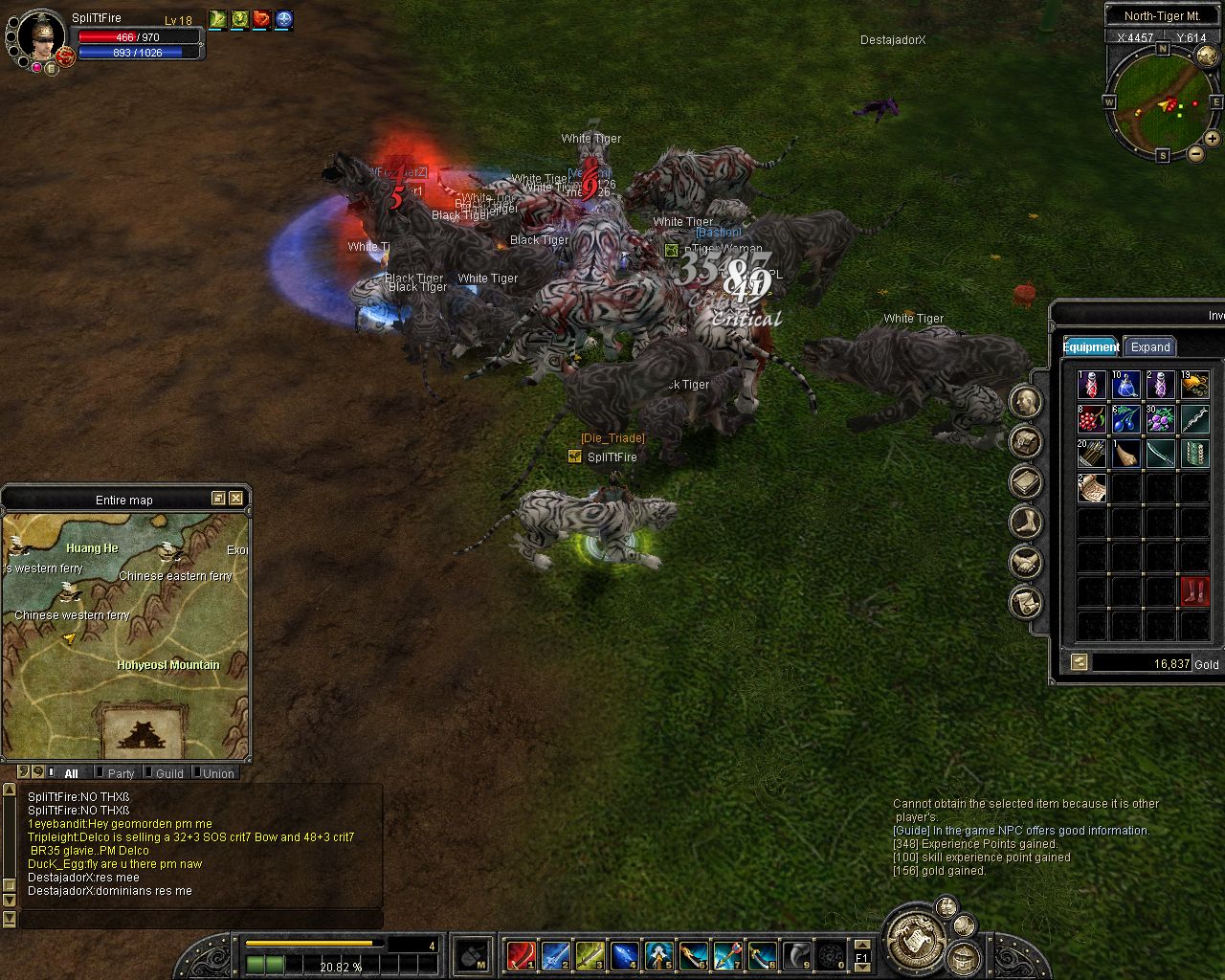Open the Union chat tab

217,773
